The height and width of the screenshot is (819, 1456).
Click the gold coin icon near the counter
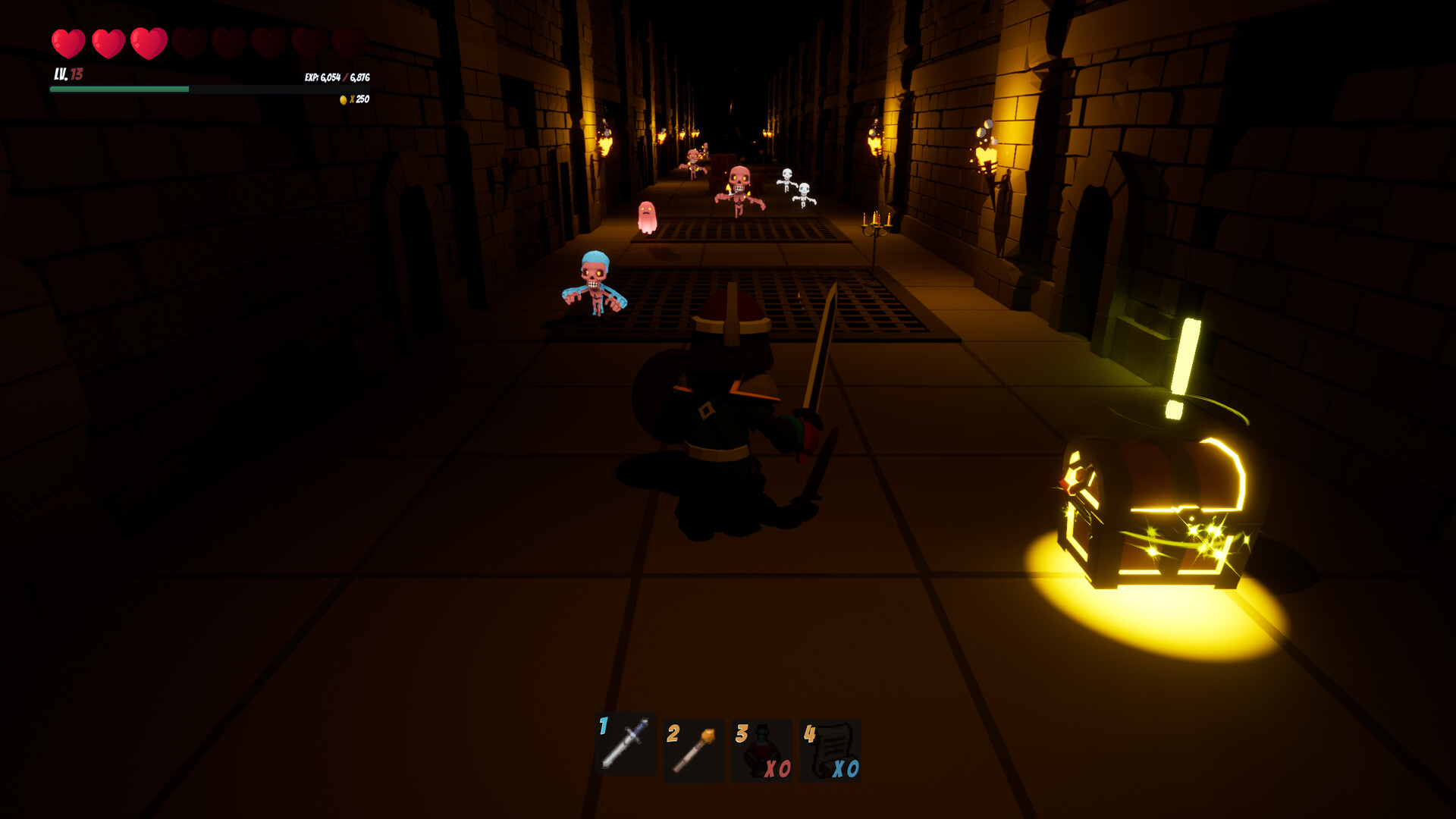pyautogui.click(x=345, y=98)
